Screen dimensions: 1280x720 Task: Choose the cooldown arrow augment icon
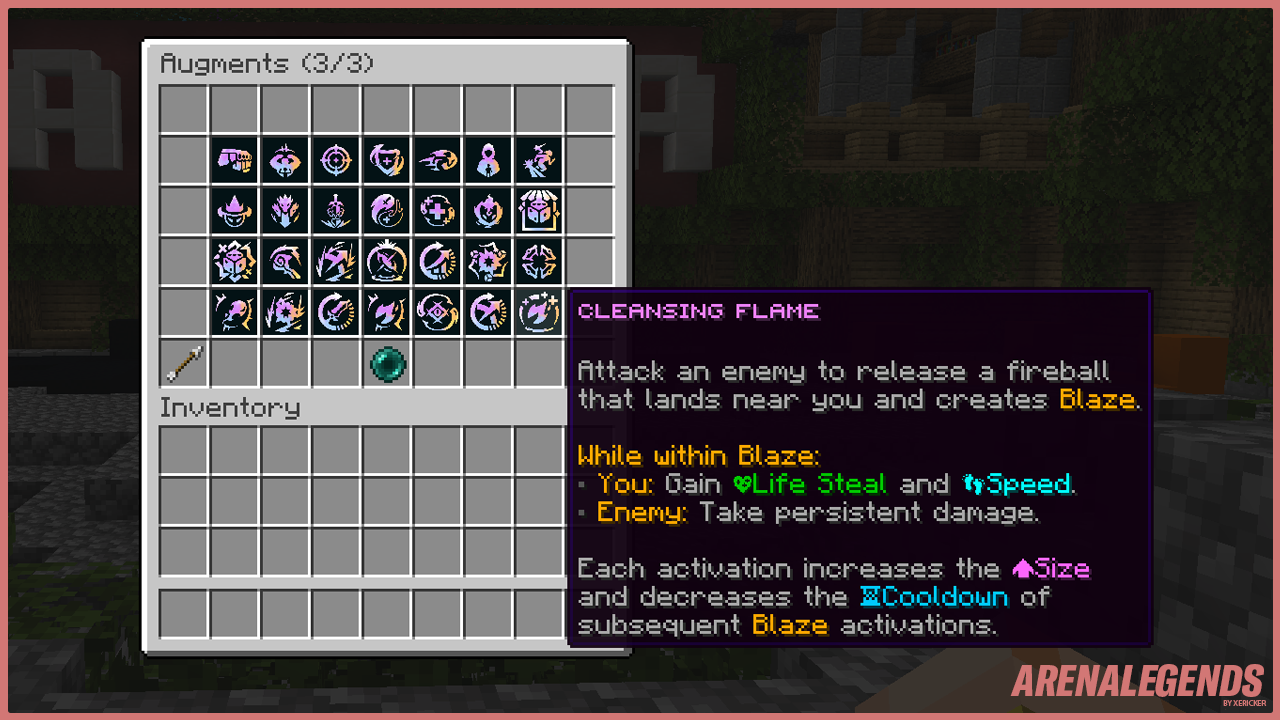437,260
